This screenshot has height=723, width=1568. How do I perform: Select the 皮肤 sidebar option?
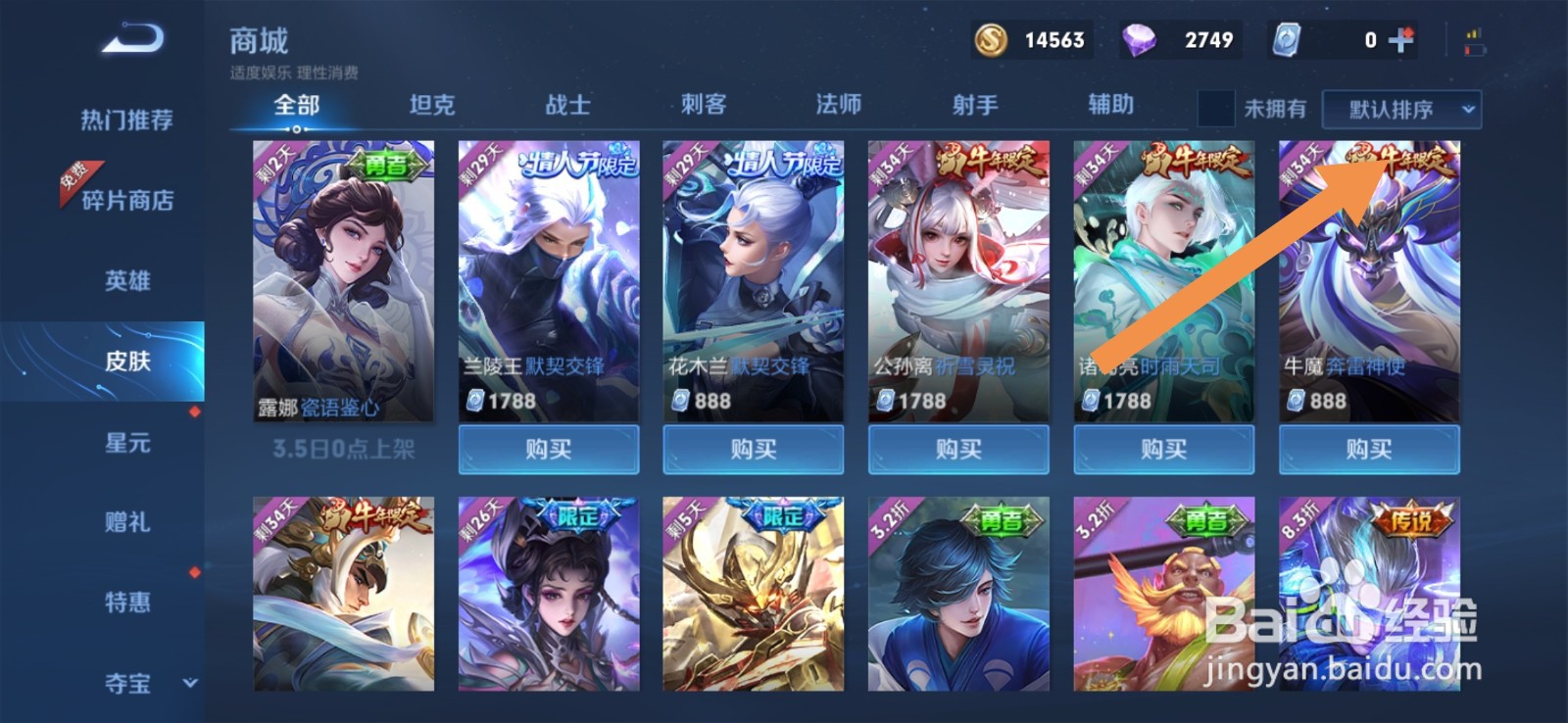click(x=125, y=361)
